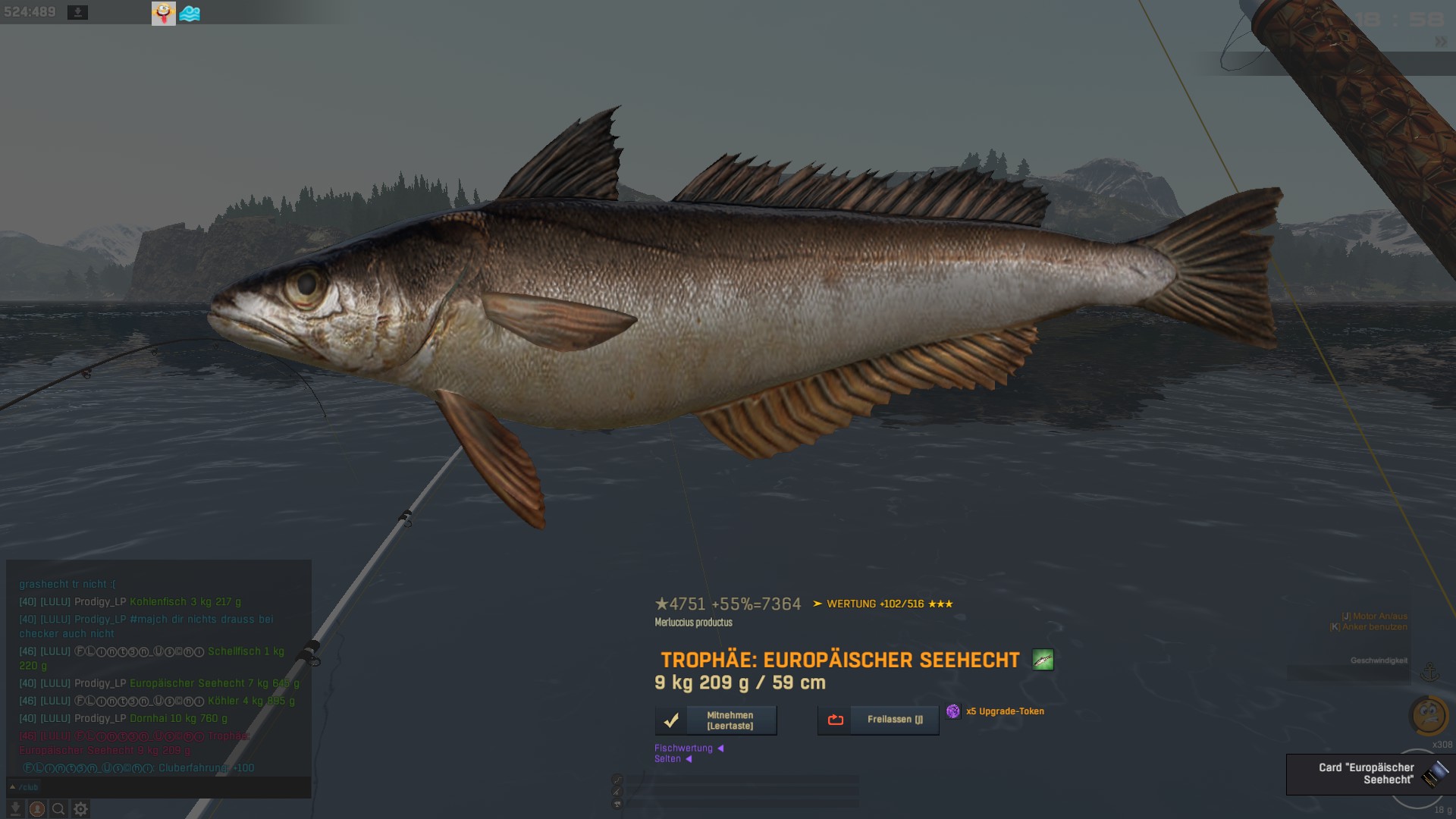Open the /club chat channel selector
Viewport: 1456px width, 819px height.
click(24, 787)
